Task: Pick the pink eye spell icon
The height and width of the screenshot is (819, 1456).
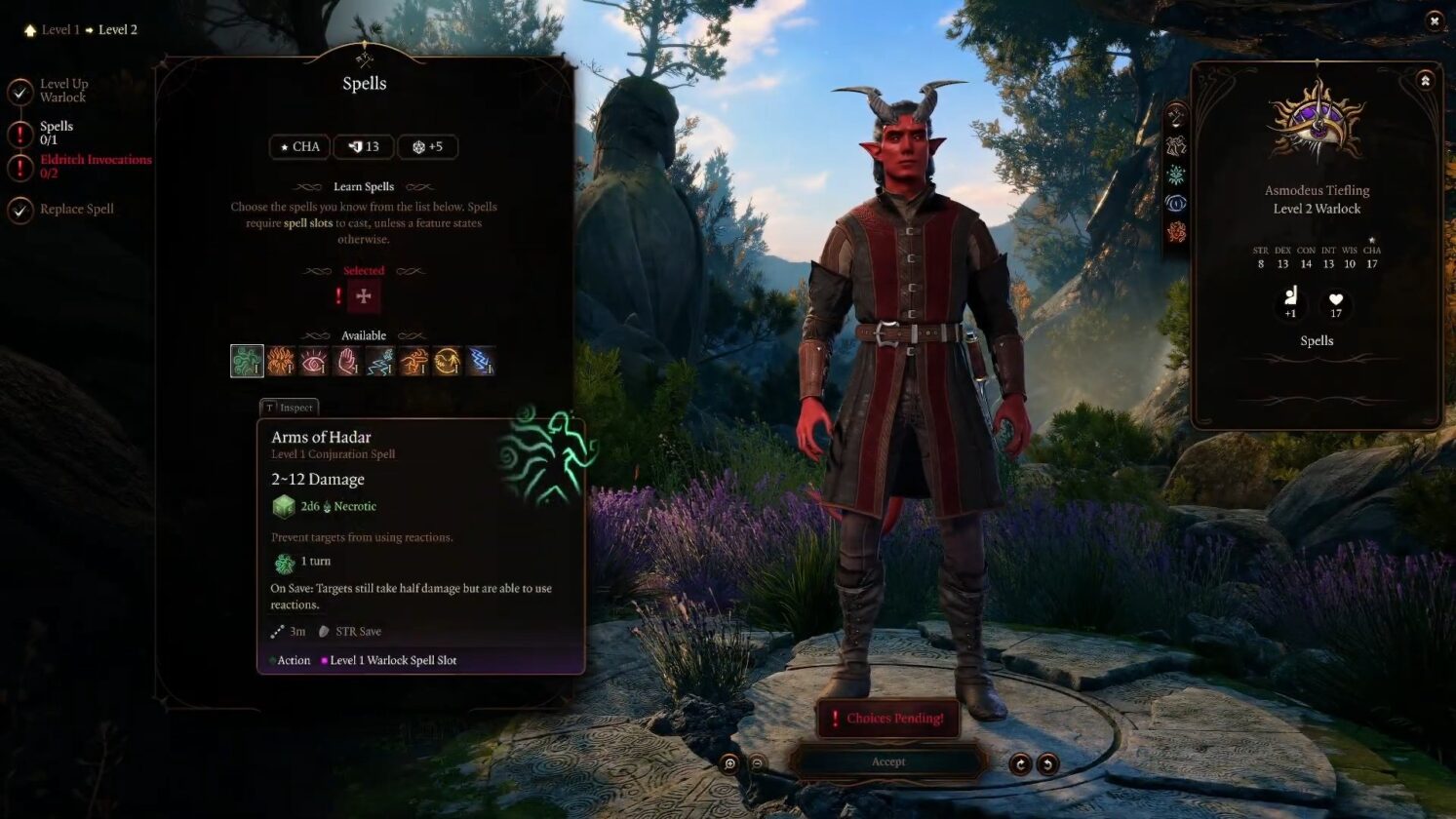Action: pos(314,361)
